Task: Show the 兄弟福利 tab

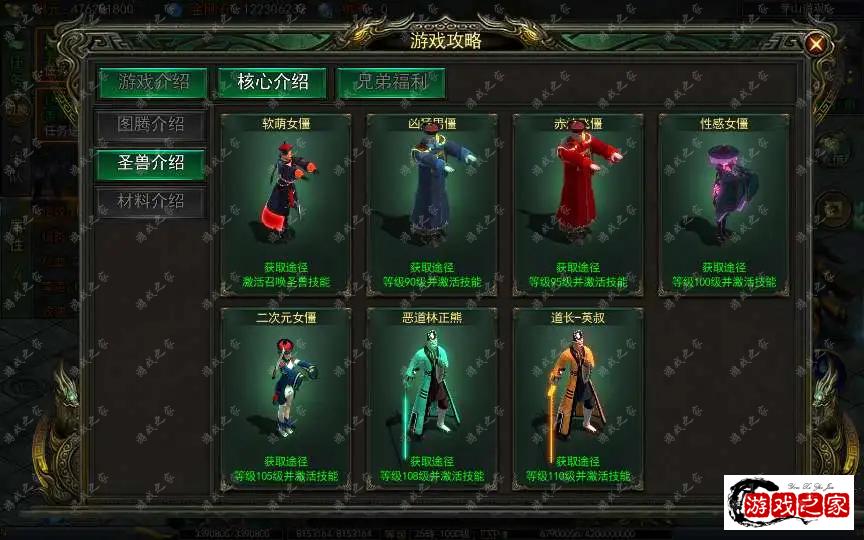Action: pos(390,82)
